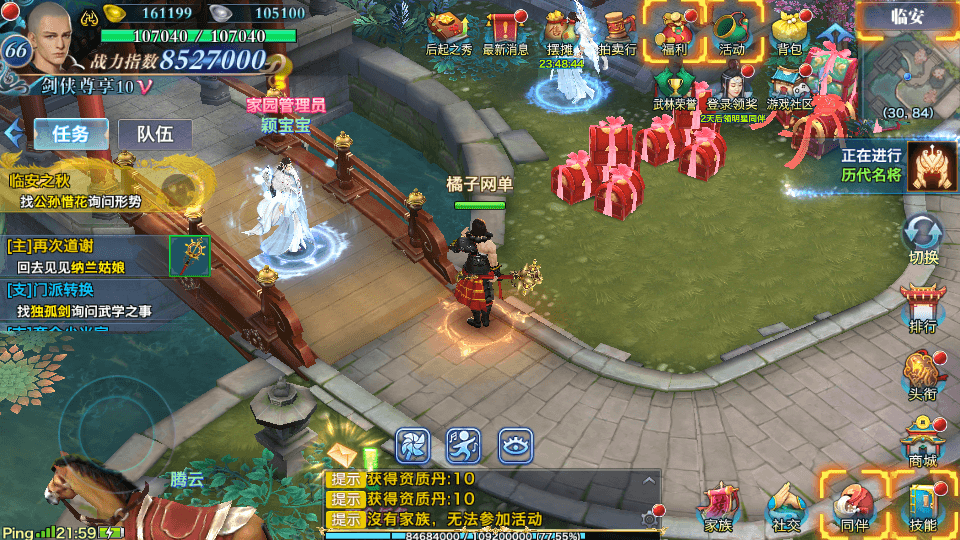Screen dimensions: 960x540
Task: Open the 游戏社区 game community
Action: [789, 88]
